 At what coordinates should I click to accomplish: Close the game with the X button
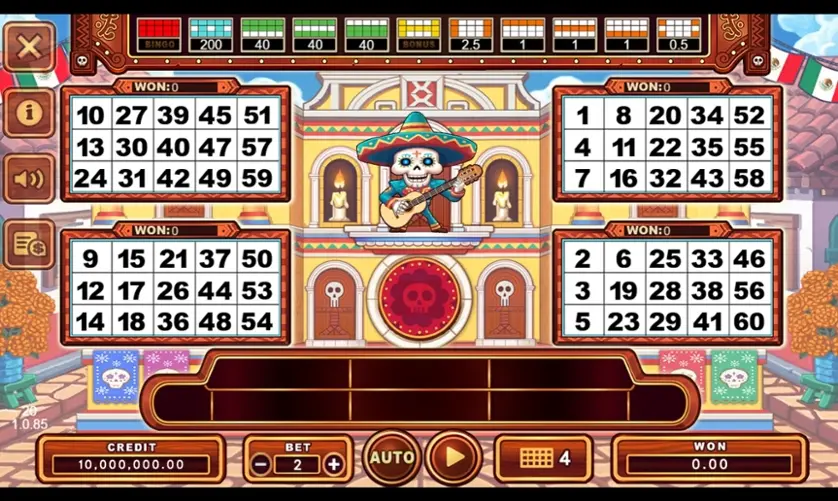(29, 46)
